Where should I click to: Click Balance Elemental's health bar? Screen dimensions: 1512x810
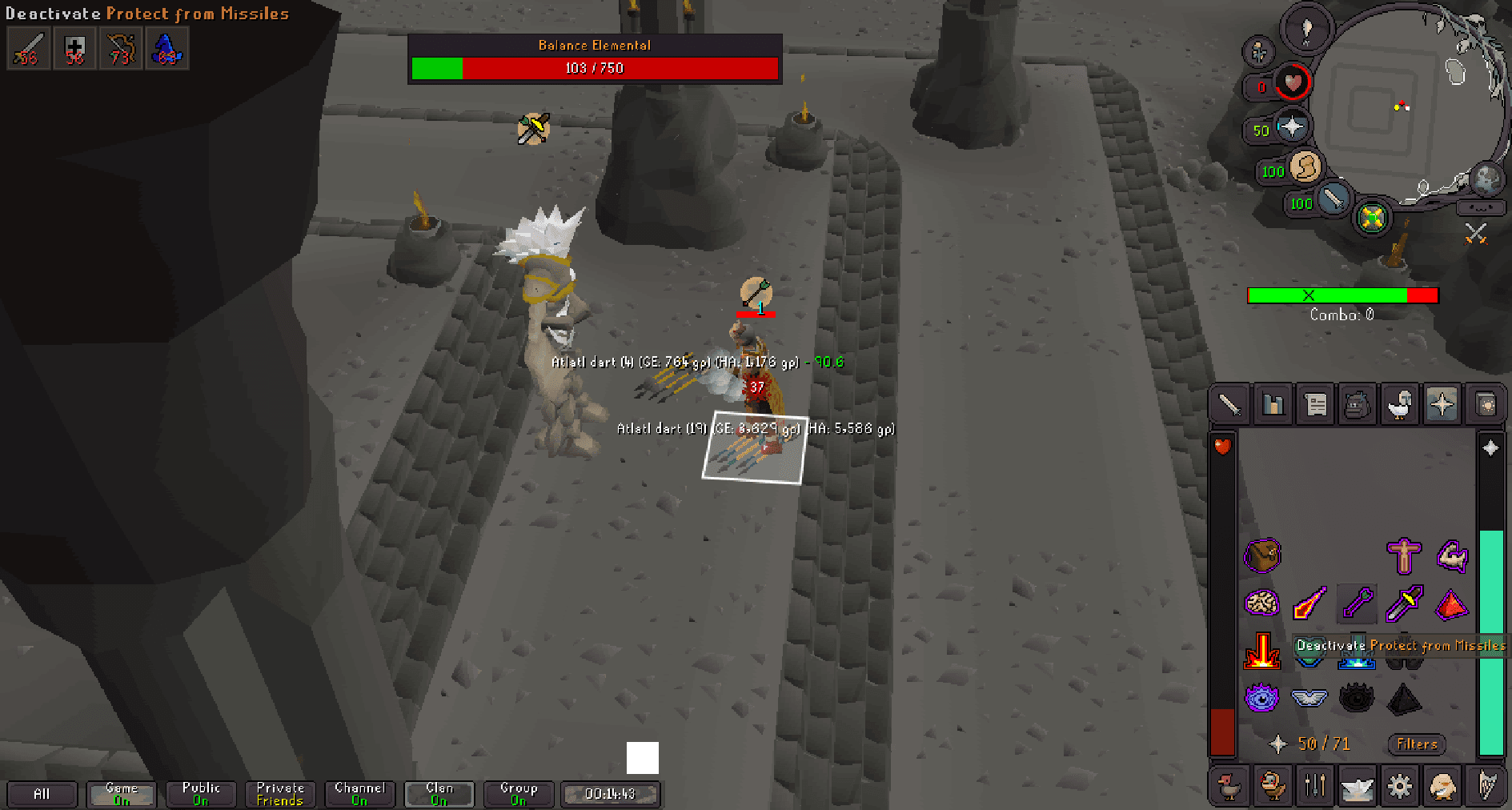(x=594, y=69)
